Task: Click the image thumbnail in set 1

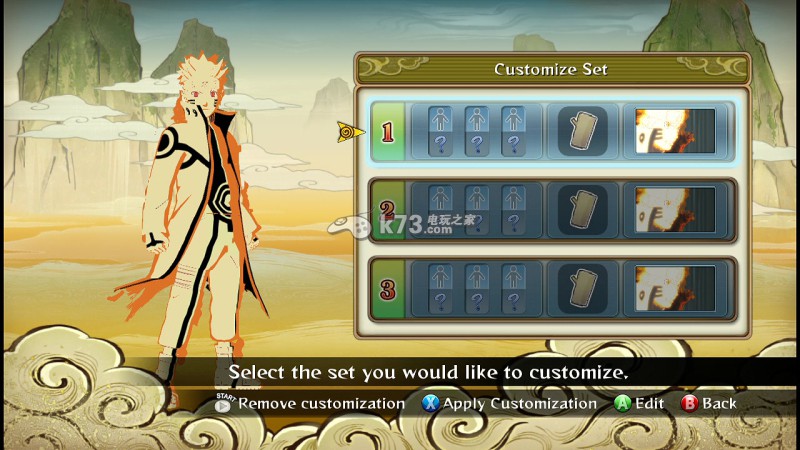Action: tap(675, 131)
